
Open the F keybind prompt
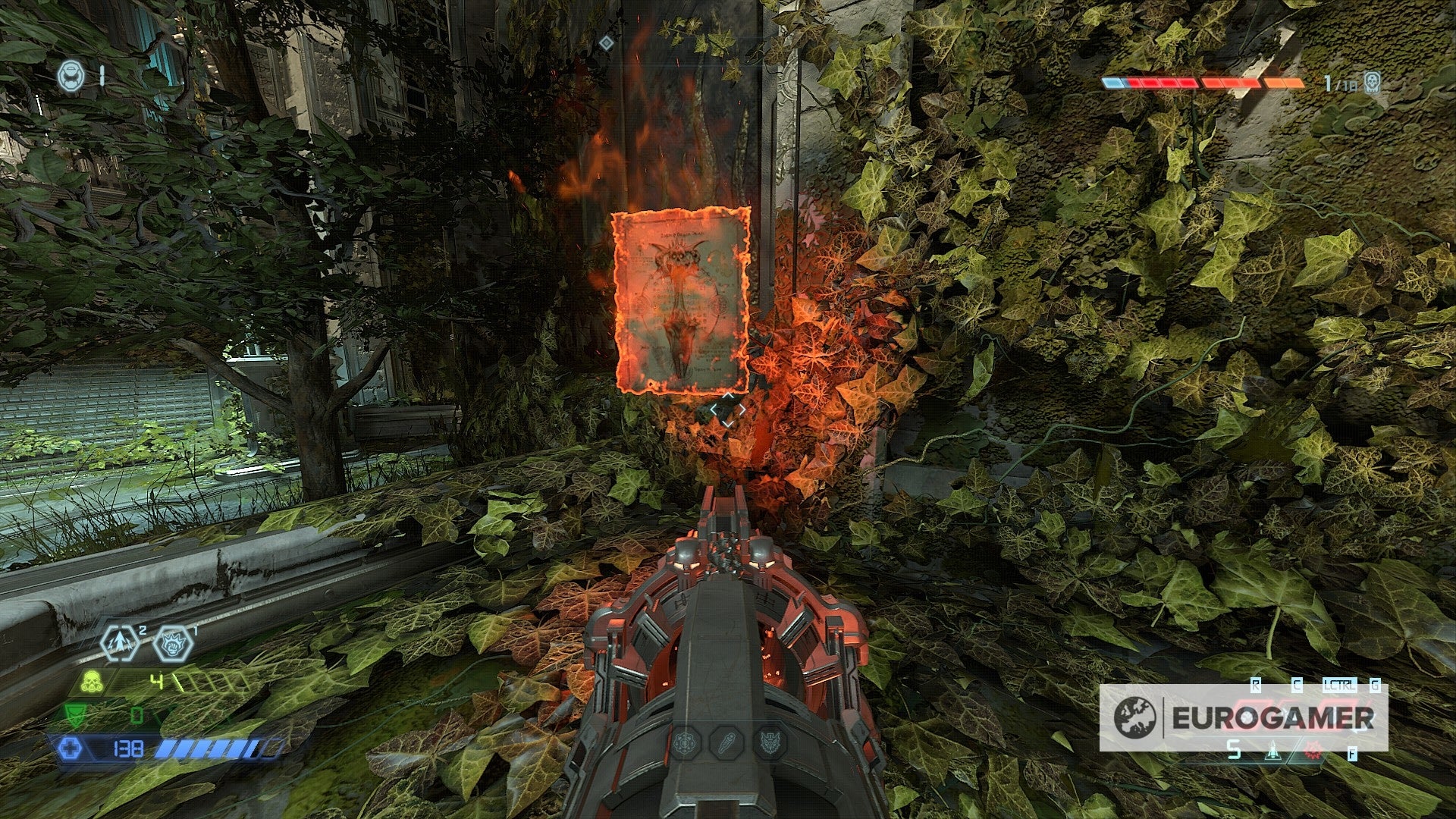coord(1352,754)
